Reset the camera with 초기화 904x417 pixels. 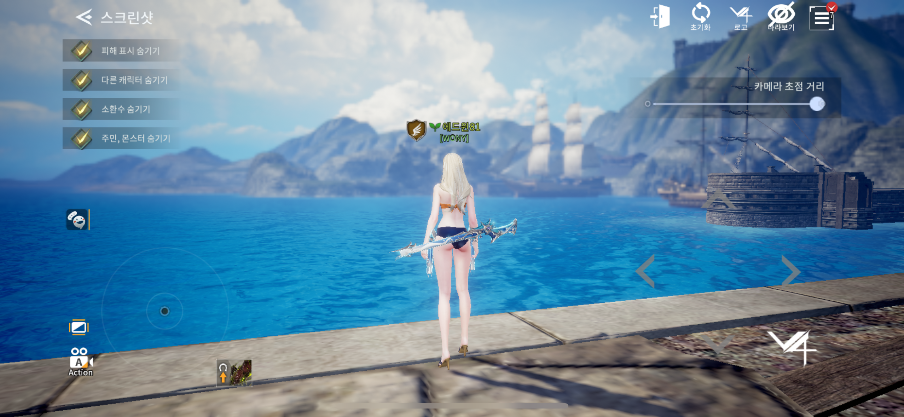point(700,16)
